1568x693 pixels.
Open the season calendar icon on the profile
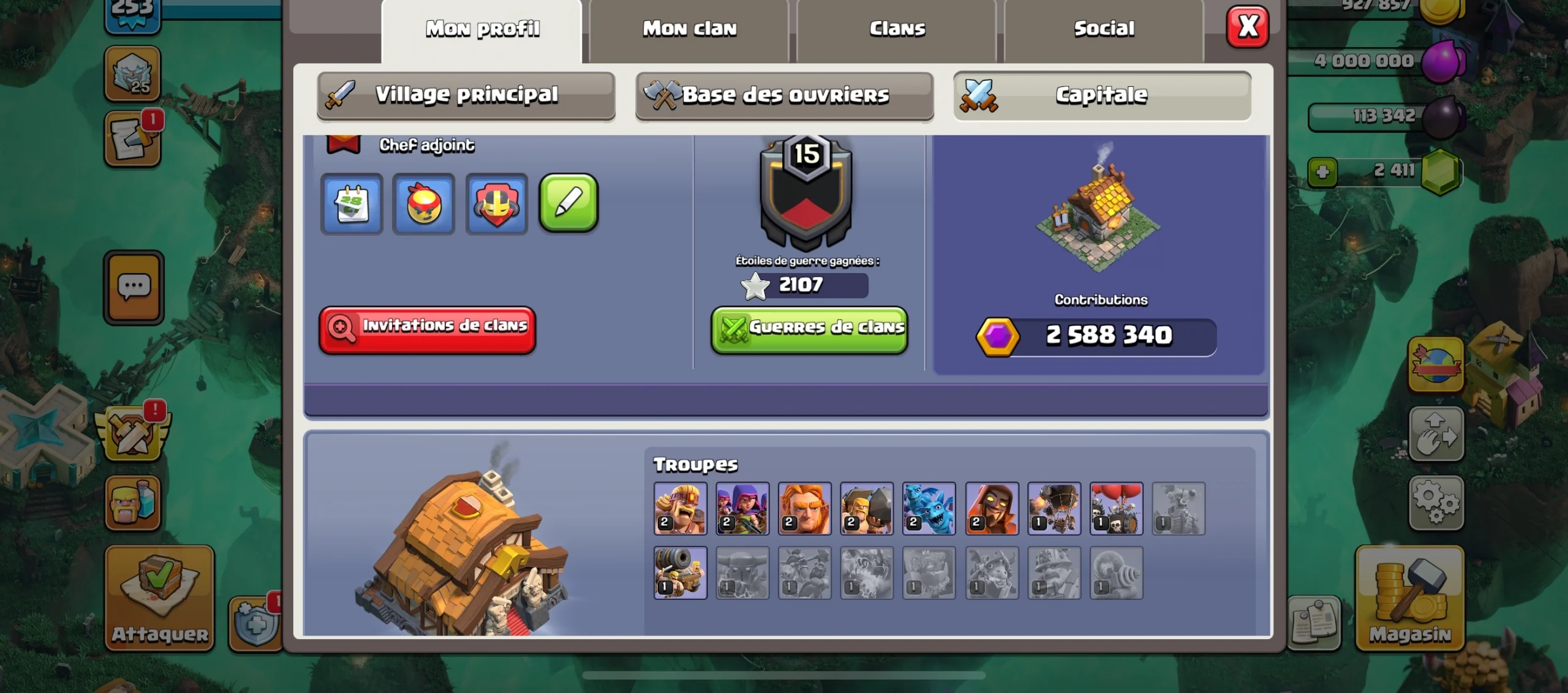(x=352, y=204)
